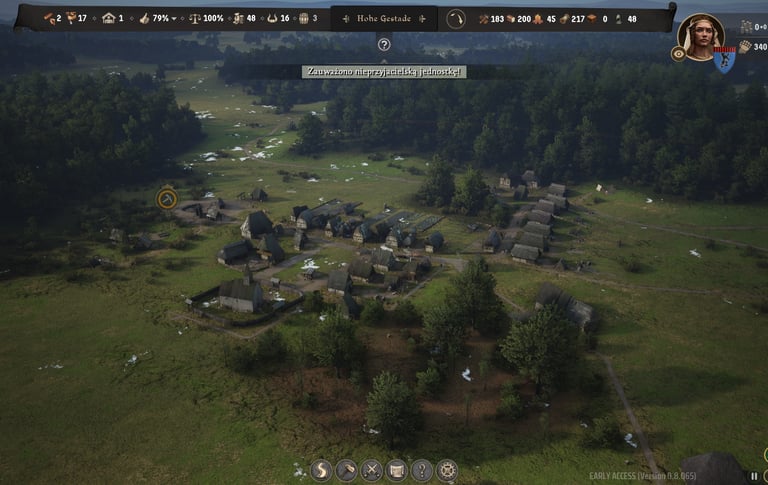Image resolution: width=768 pixels, height=485 pixels.
Task: Open the approval percentage dropdown
Action: coord(174,18)
